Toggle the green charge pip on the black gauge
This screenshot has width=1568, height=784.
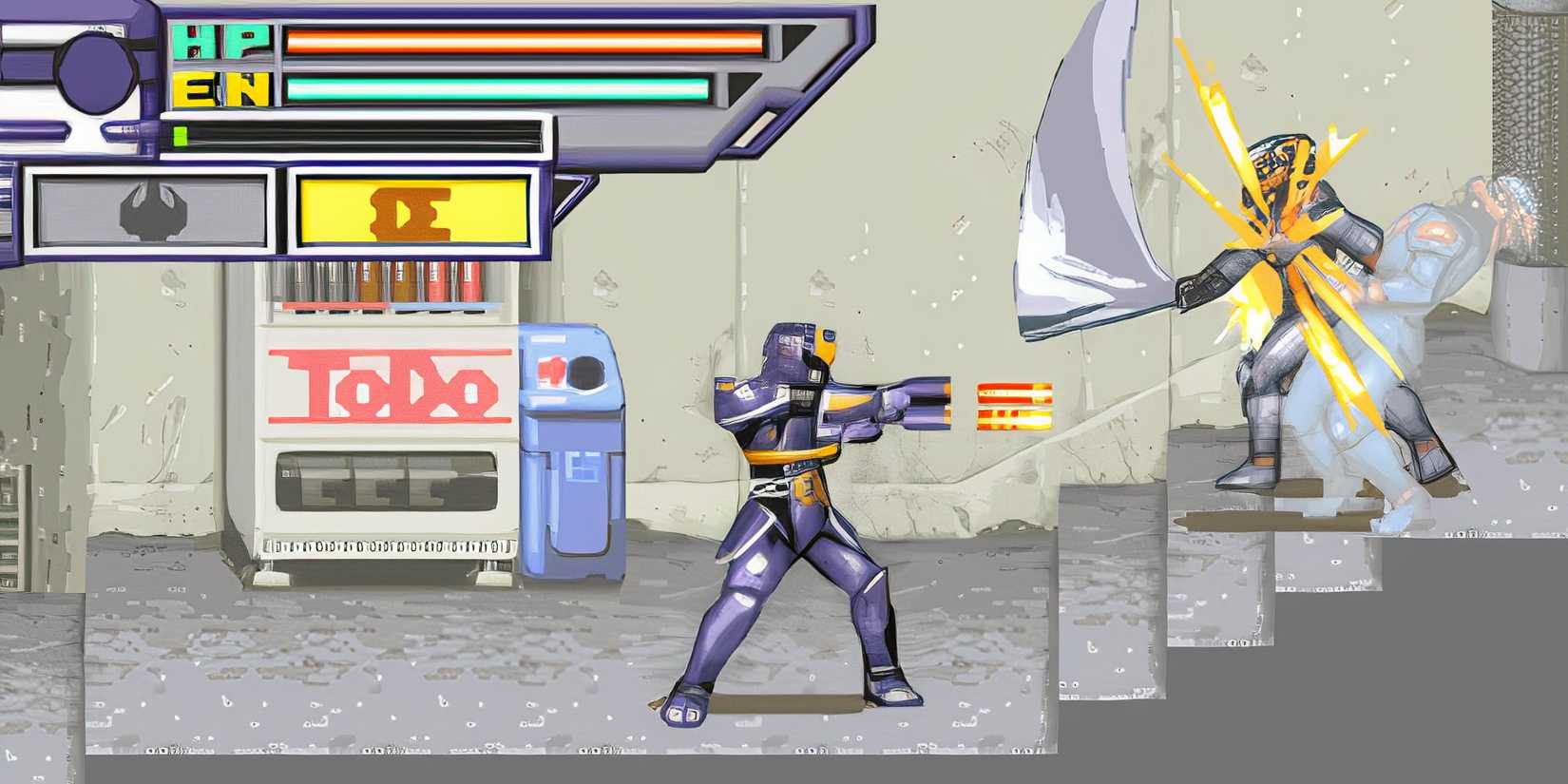(182, 136)
